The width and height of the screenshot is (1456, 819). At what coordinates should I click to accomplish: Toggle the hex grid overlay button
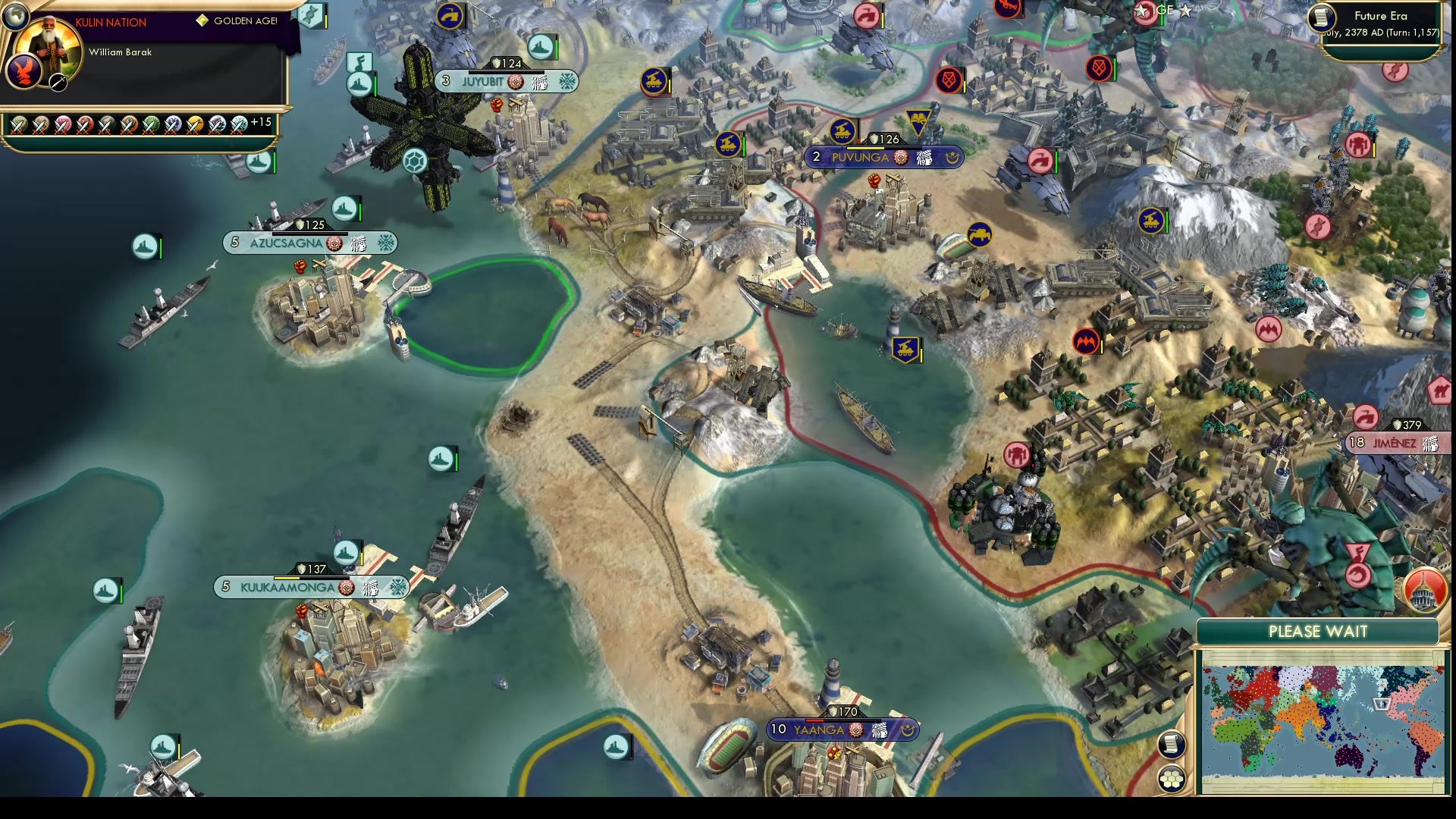(x=1172, y=777)
